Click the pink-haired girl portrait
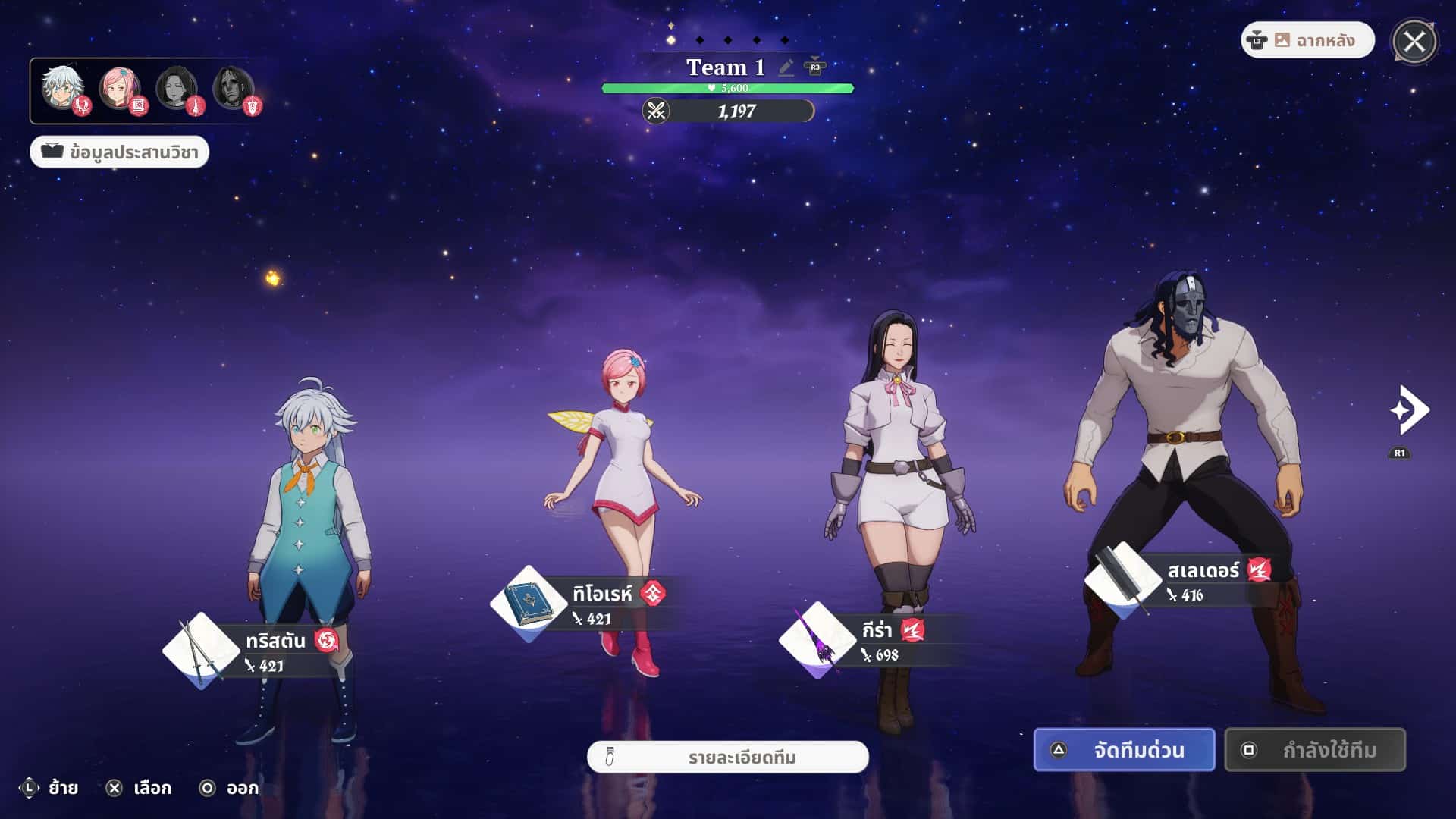This screenshot has height=819, width=1456. [x=119, y=89]
